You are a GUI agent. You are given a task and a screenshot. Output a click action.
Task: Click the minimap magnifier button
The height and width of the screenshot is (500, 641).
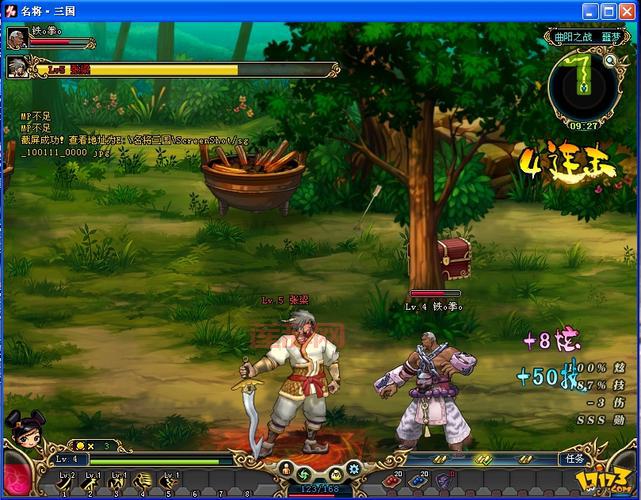pos(610,60)
